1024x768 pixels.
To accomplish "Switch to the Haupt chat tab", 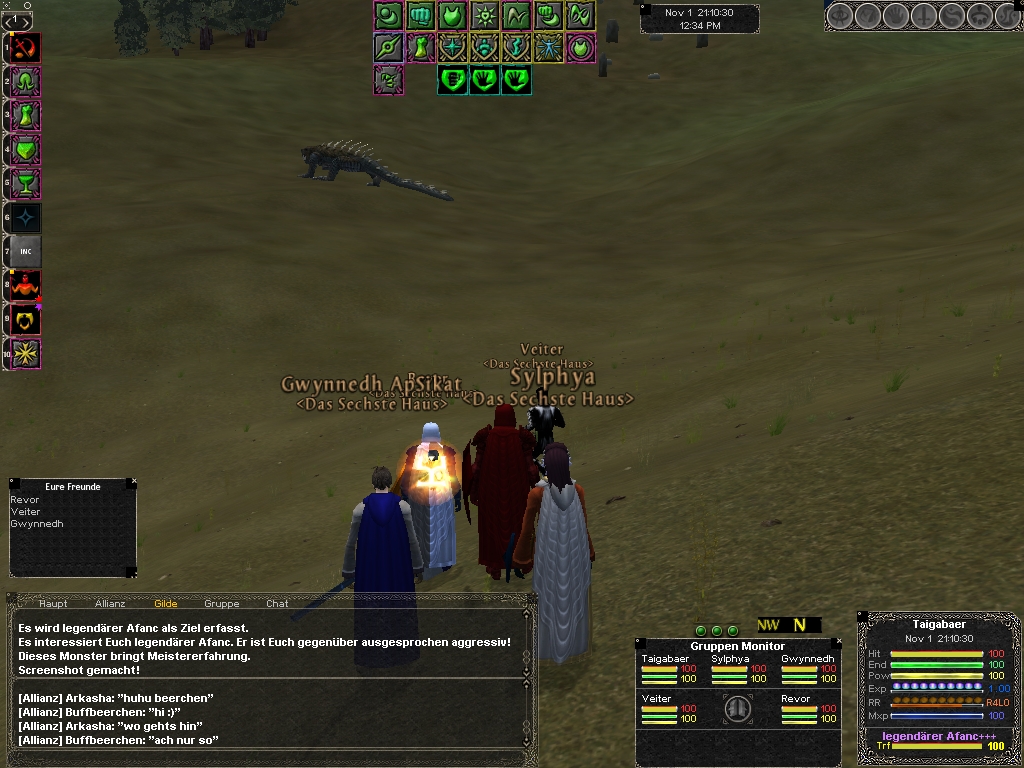I will [x=53, y=604].
